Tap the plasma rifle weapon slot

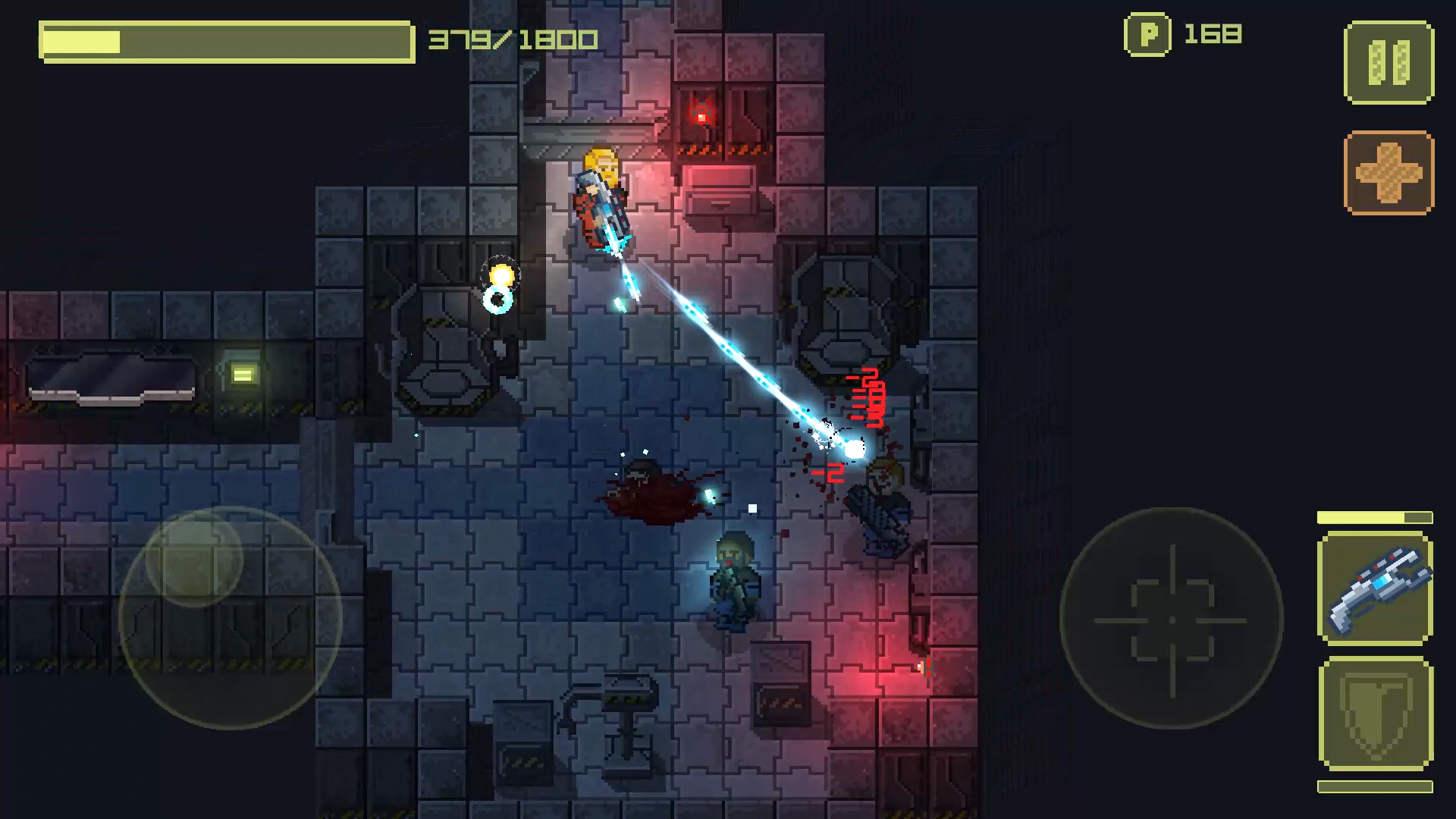click(1375, 588)
